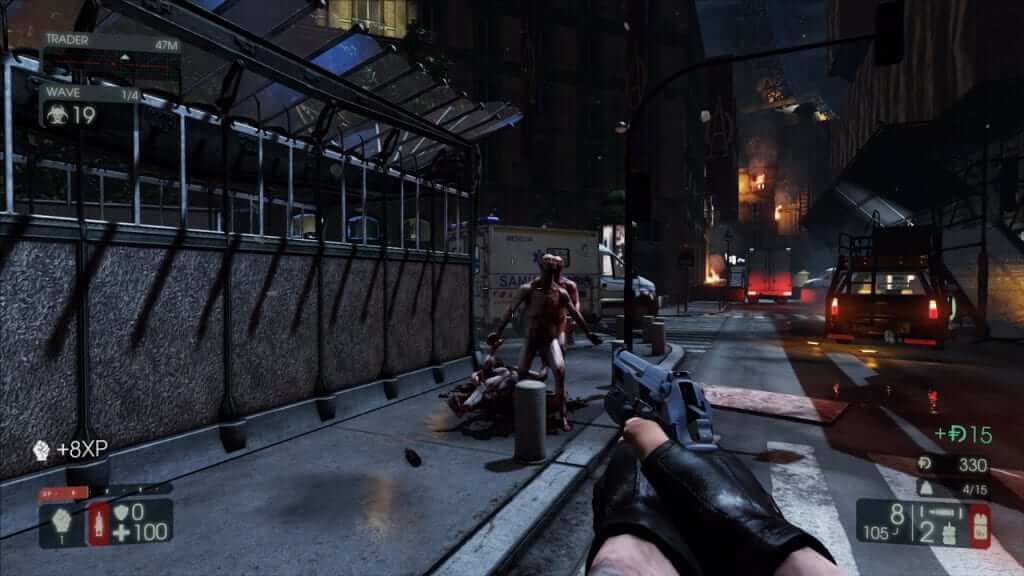The image size is (1024, 576).
Task: Select the carry weight icon
Action: (926, 490)
